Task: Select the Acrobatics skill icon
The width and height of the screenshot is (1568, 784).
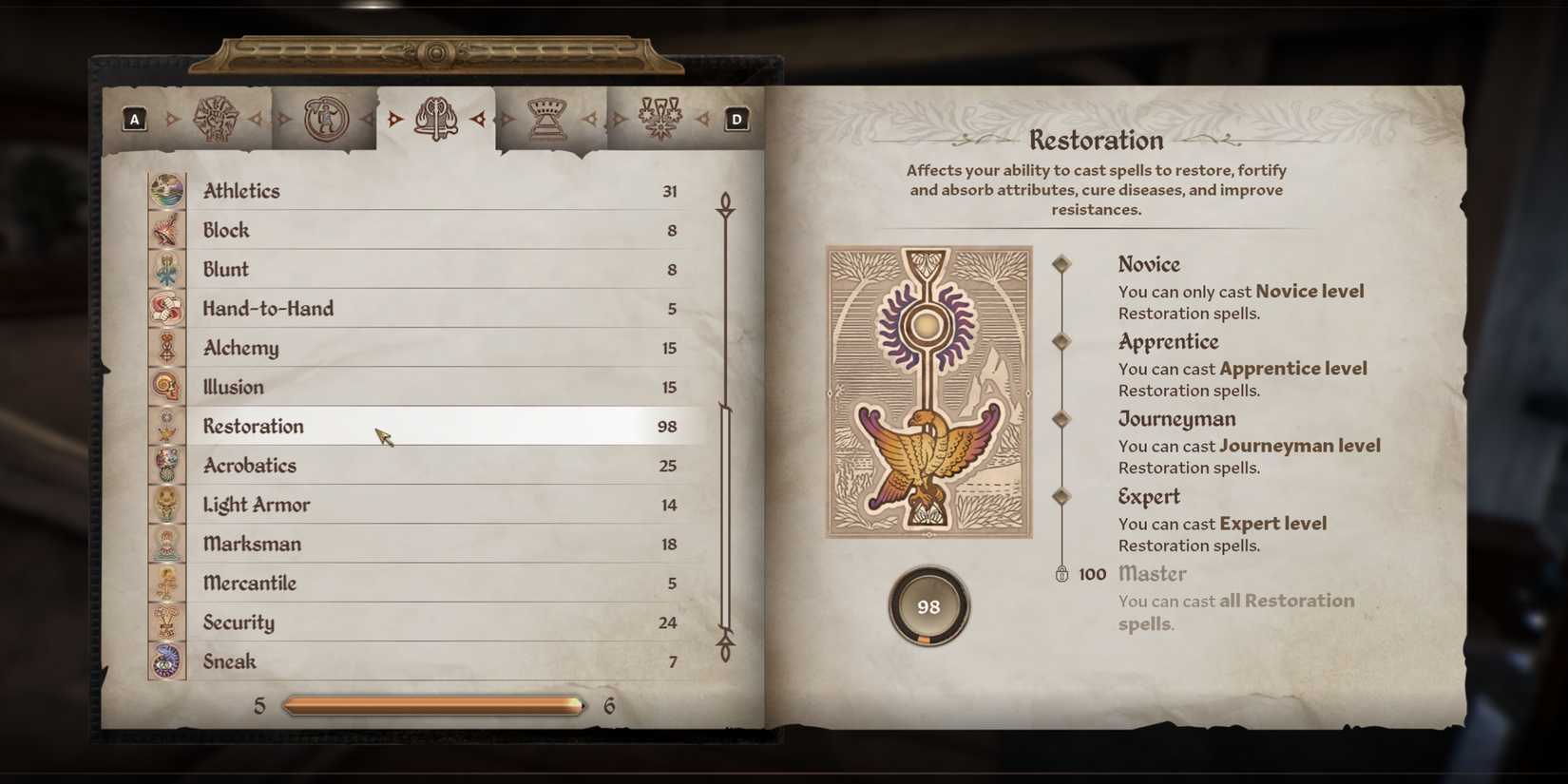Action: click(x=168, y=465)
